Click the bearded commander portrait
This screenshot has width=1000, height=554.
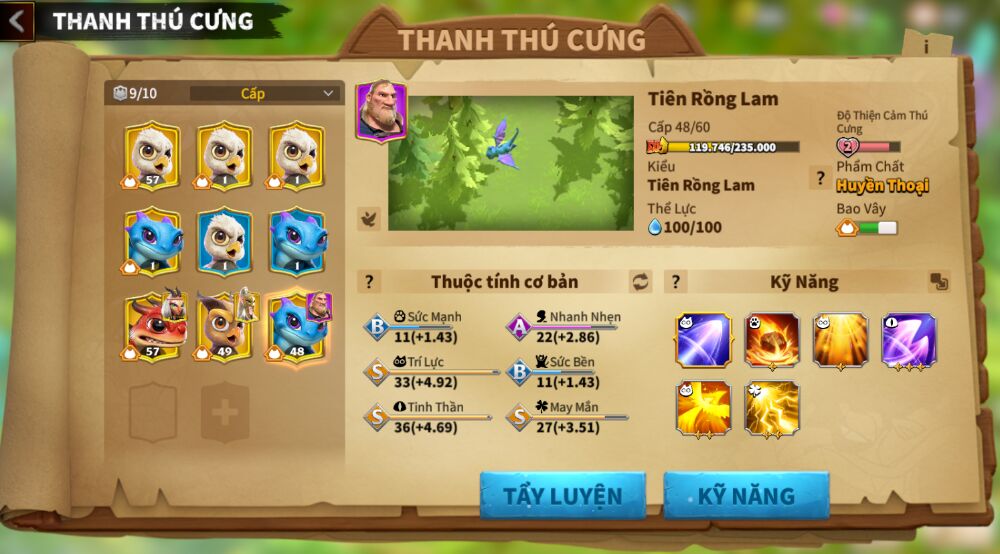pyautogui.click(x=381, y=111)
